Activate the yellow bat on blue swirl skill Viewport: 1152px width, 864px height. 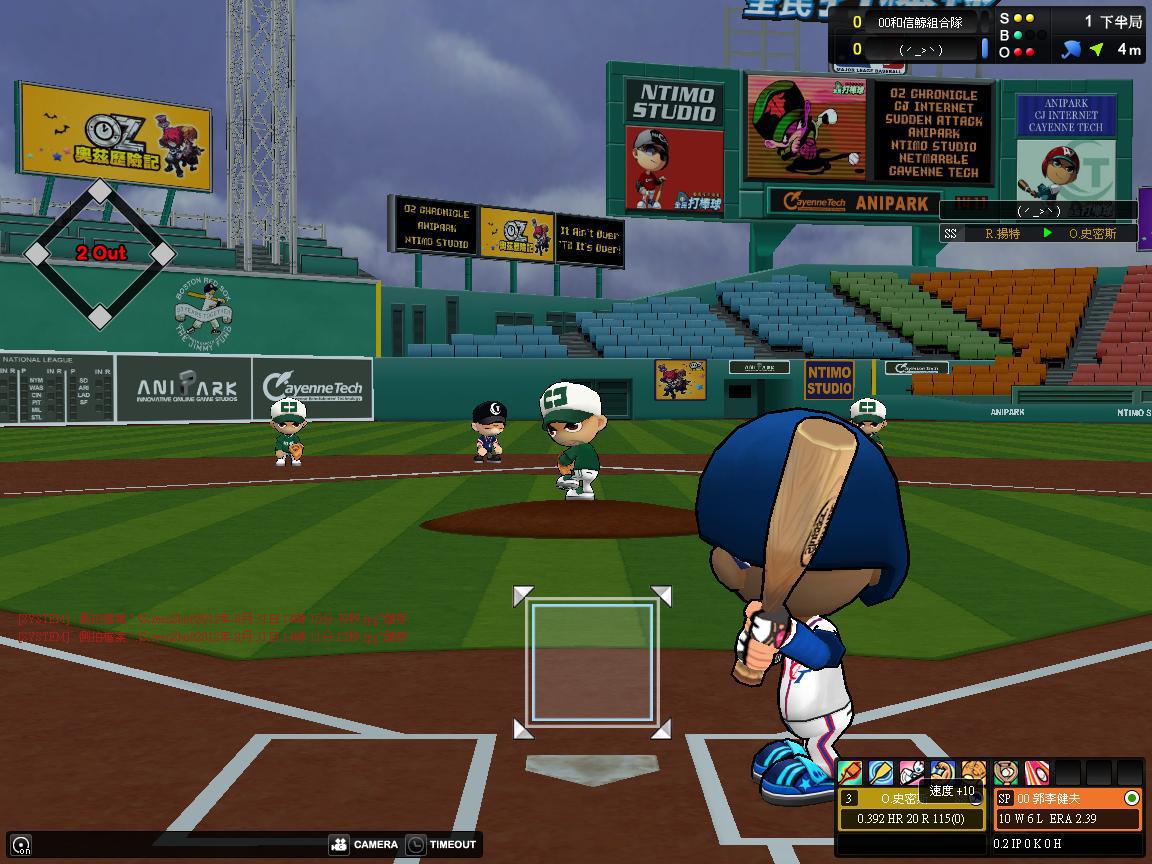(881, 773)
